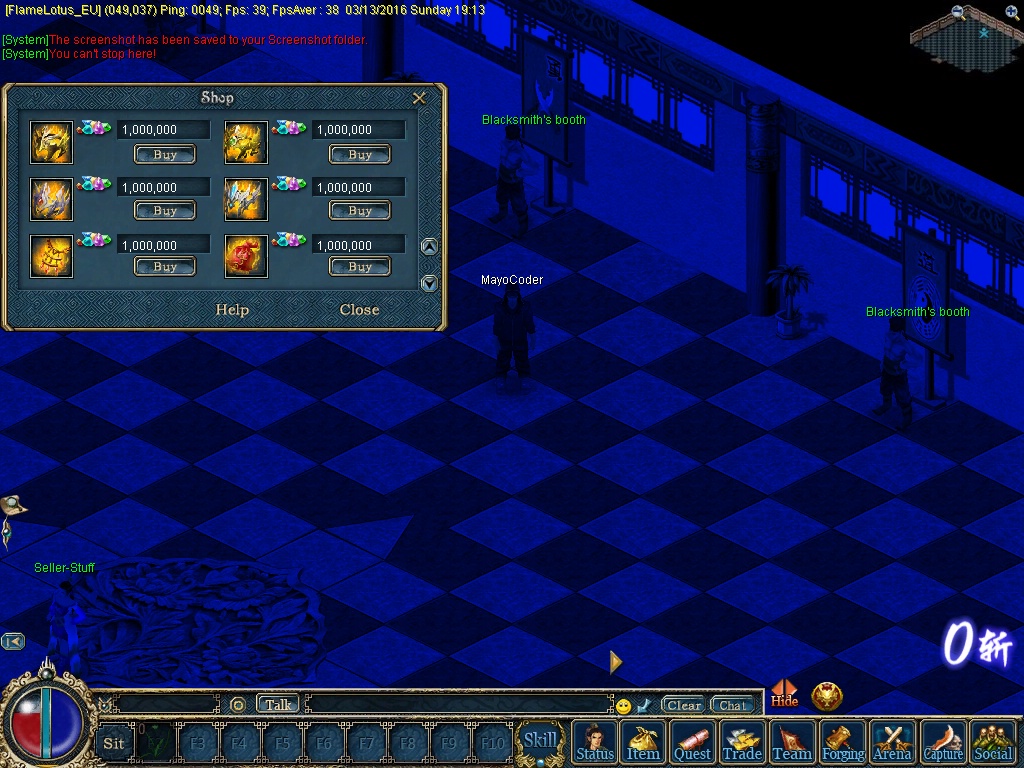
Task: Clear the chat log
Action: click(684, 705)
